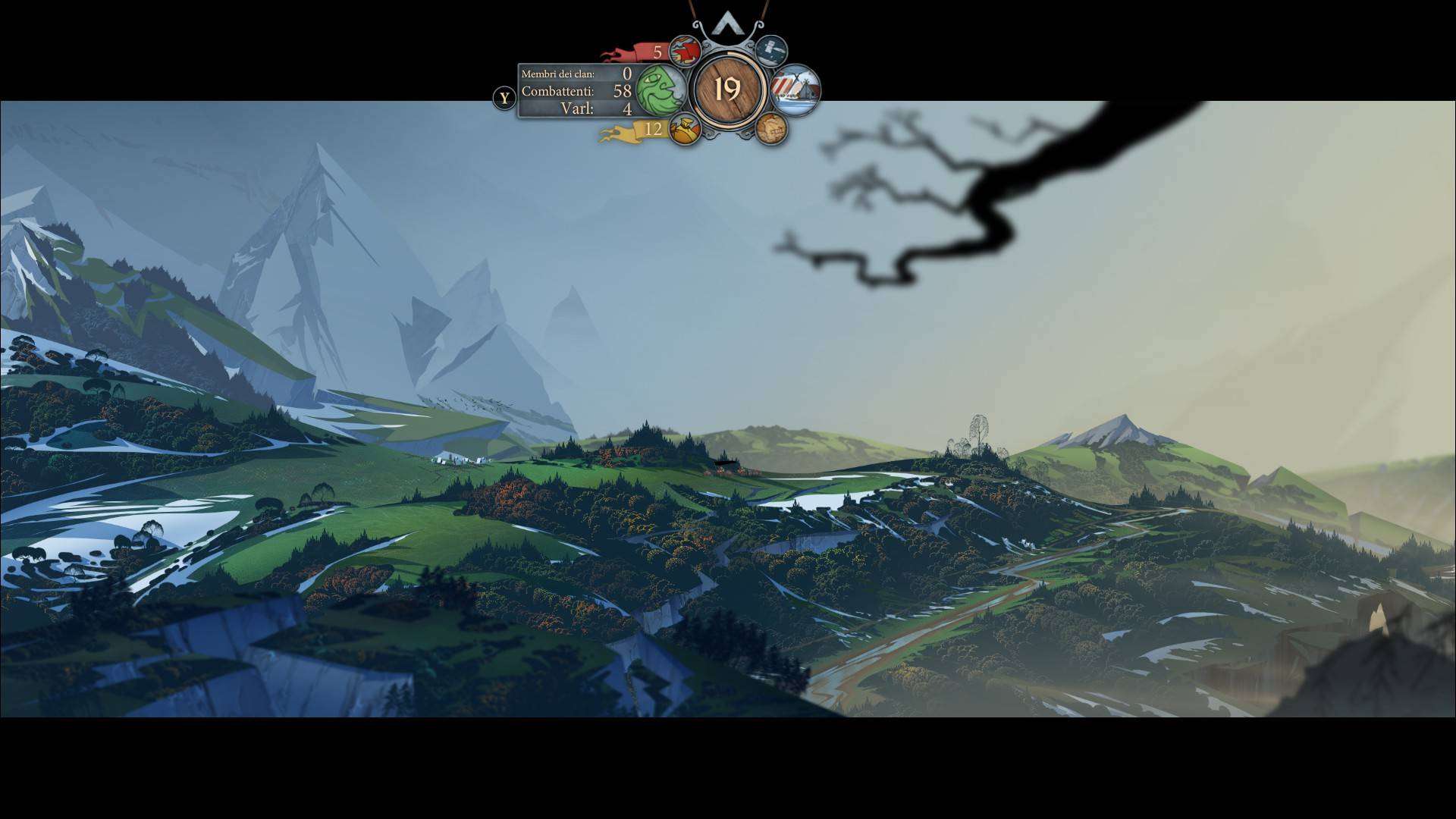1456x819 pixels.
Task: Open the hammer icon menu
Action: (x=771, y=50)
